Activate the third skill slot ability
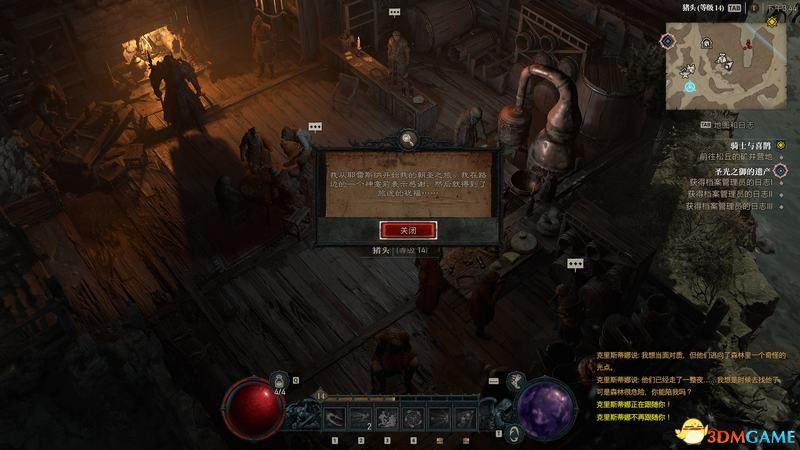The image size is (800, 450). point(387,417)
